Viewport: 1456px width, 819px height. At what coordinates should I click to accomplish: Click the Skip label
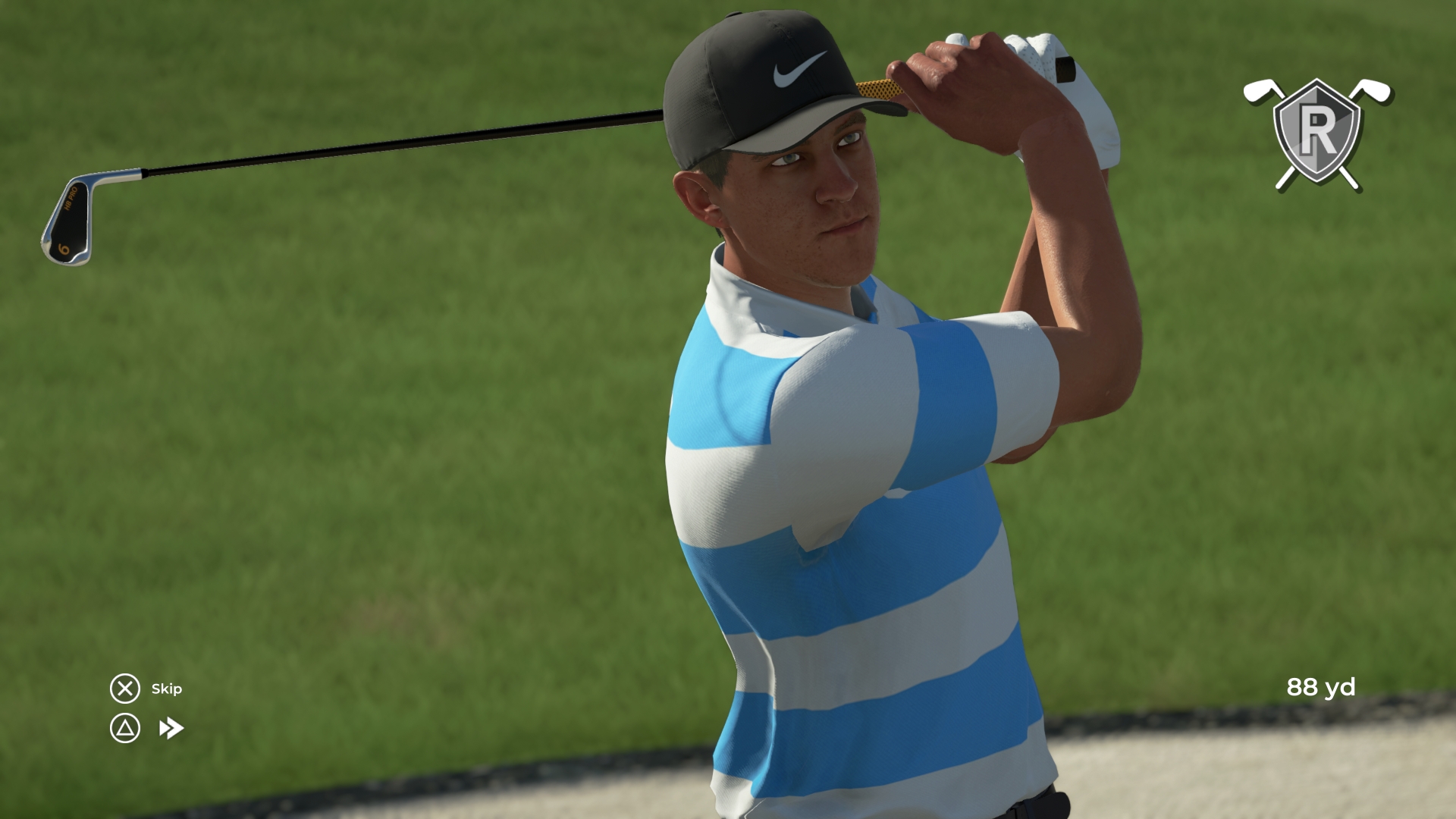pyautogui.click(x=168, y=690)
